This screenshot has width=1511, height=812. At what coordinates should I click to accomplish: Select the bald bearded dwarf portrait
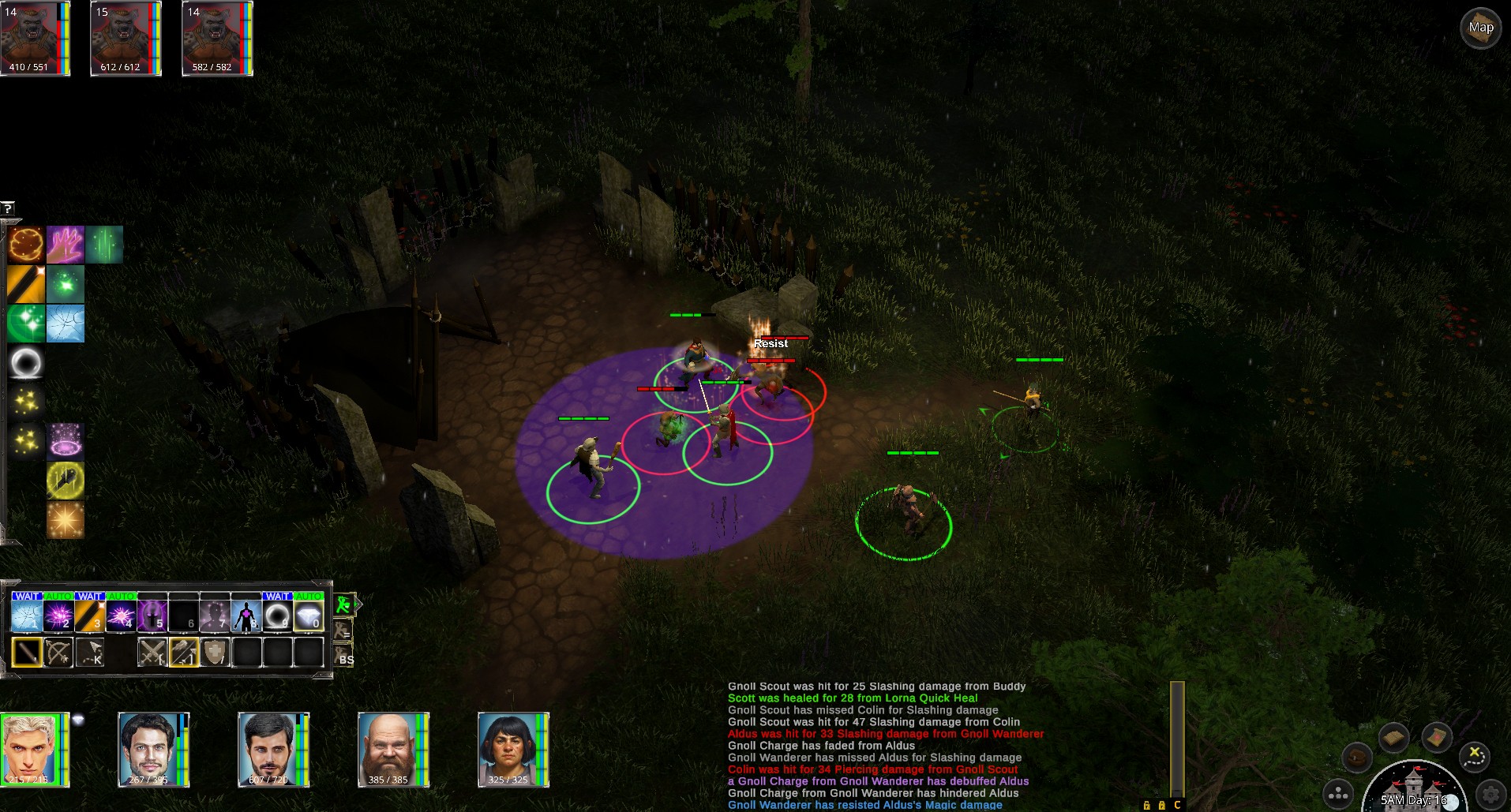(x=390, y=750)
